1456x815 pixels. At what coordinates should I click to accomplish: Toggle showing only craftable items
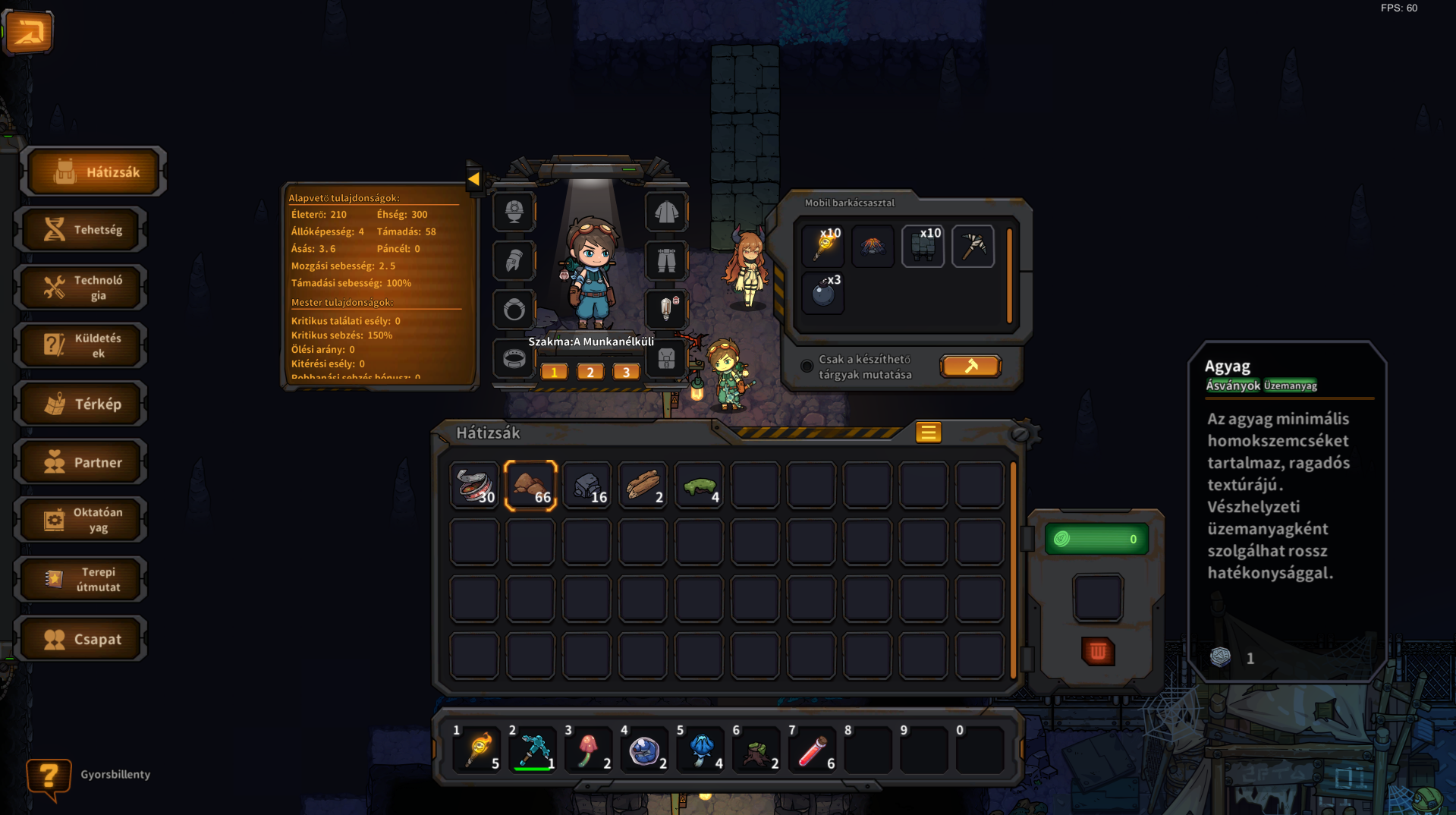point(807,367)
